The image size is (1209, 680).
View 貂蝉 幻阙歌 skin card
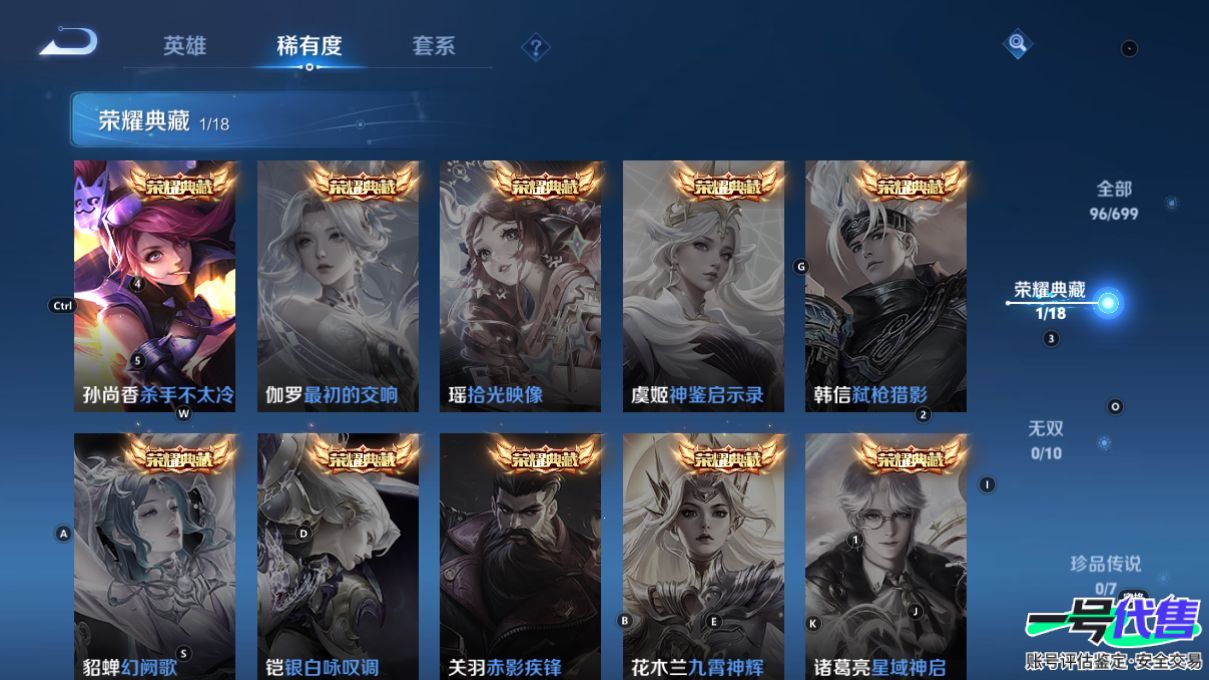(x=155, y=556)
